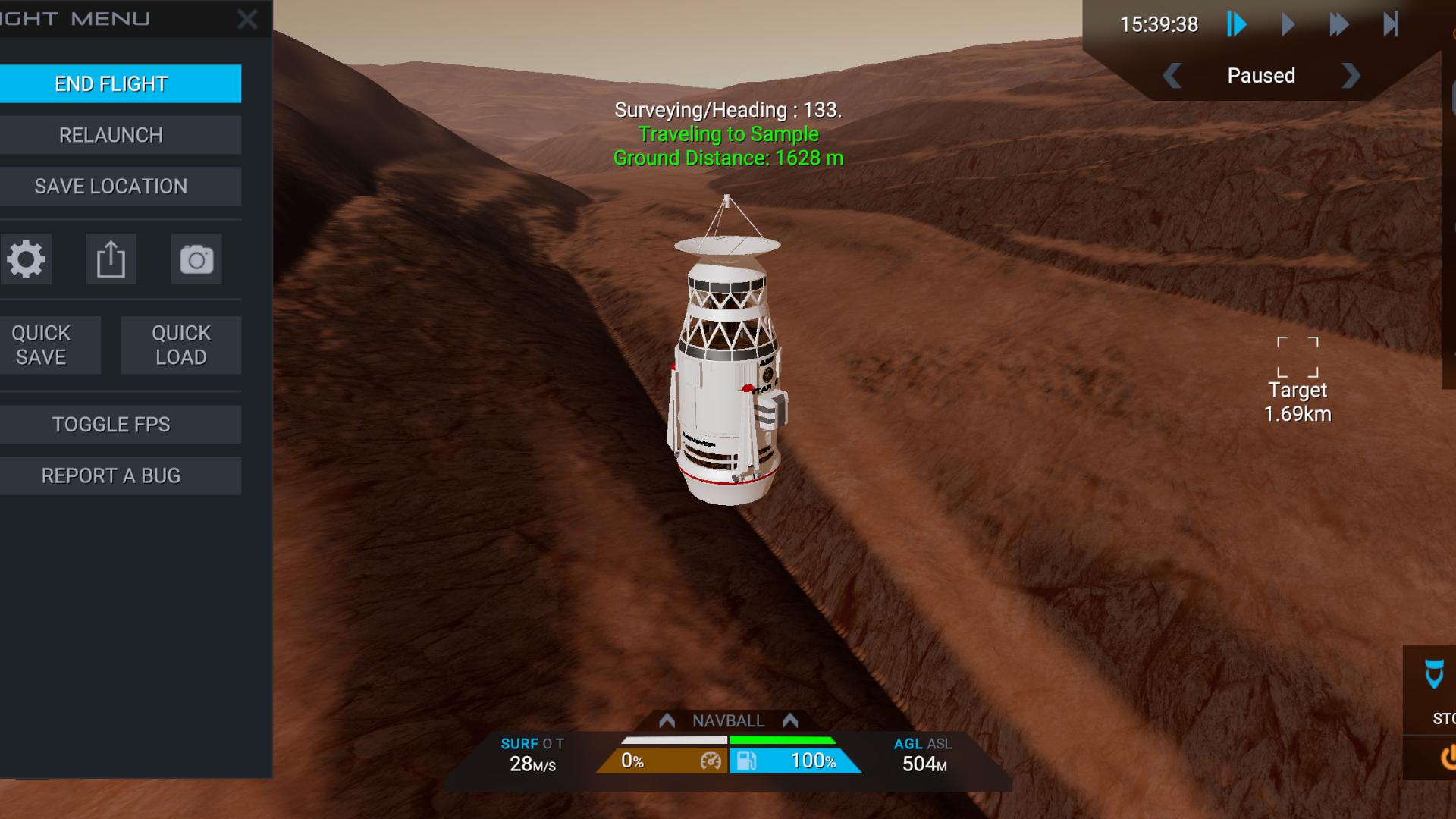1456x819 pixels.
Task: Switch altitude readout to ASL
Action: pyautogui.click(x=940, y=744)
